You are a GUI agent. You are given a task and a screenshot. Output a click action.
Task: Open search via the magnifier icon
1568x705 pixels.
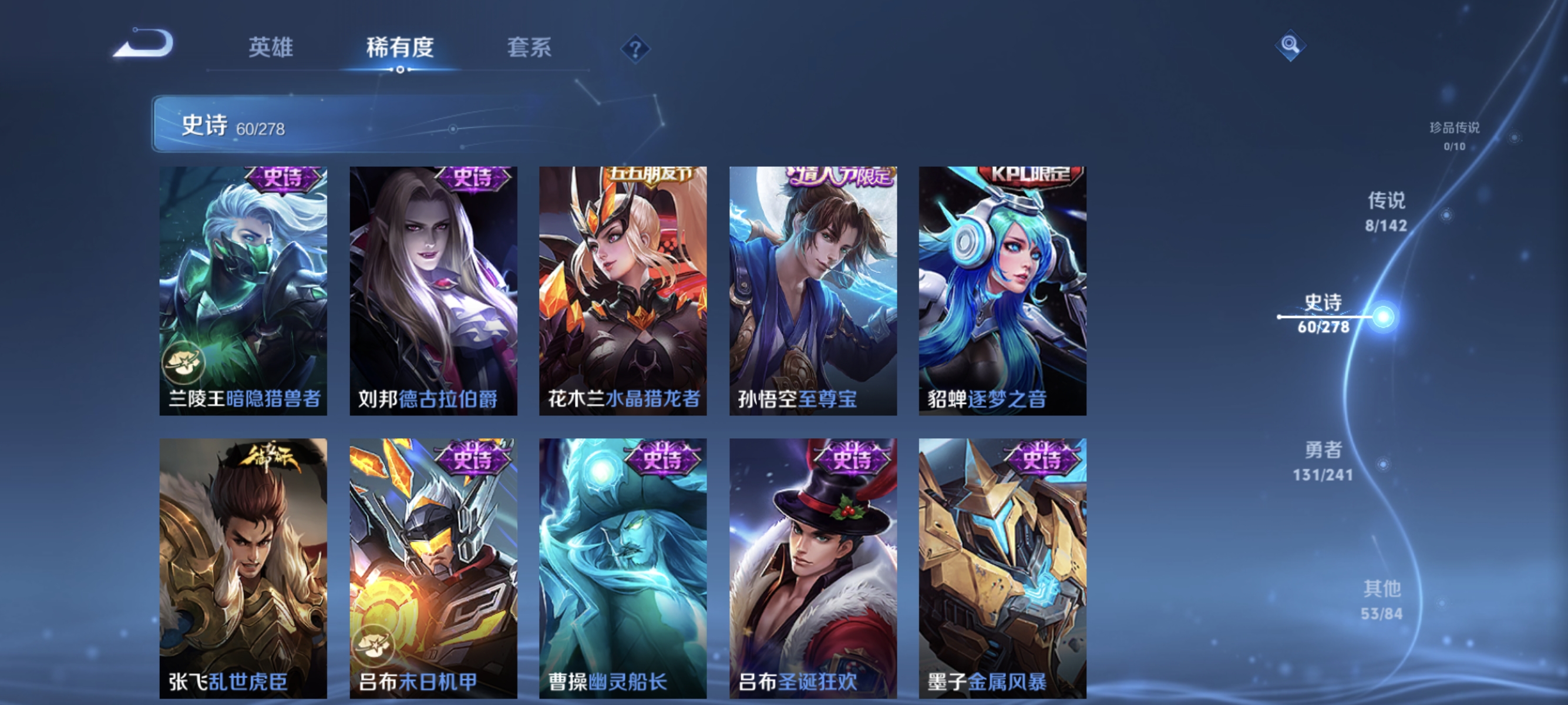(x=1290, y=46)
